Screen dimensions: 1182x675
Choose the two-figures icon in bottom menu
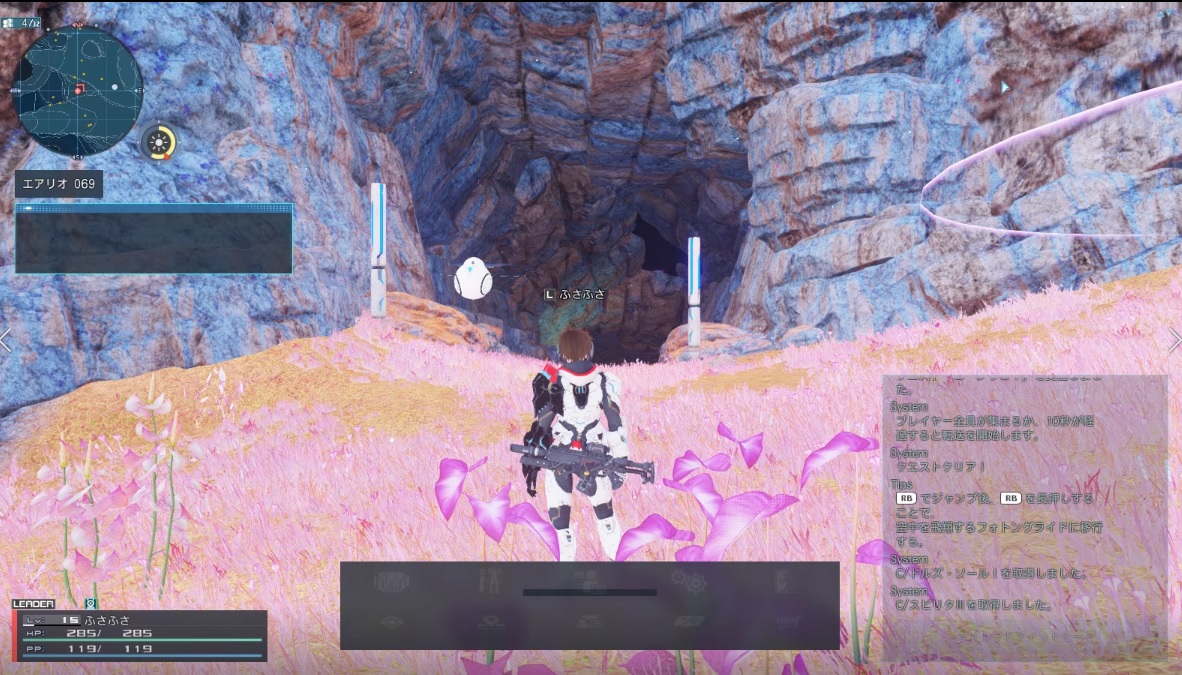tap(490, 580)
